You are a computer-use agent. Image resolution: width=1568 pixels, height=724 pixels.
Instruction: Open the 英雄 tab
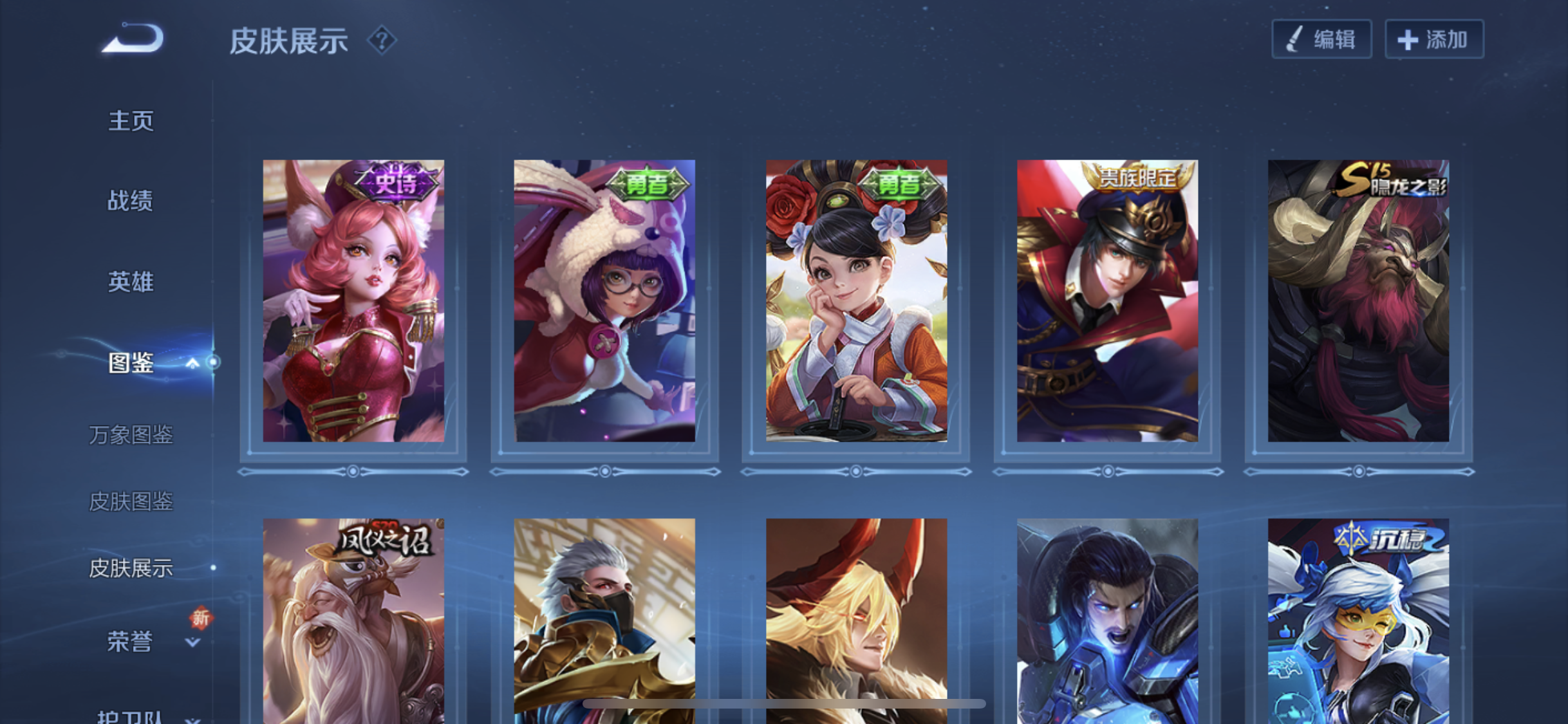(131, 282)
